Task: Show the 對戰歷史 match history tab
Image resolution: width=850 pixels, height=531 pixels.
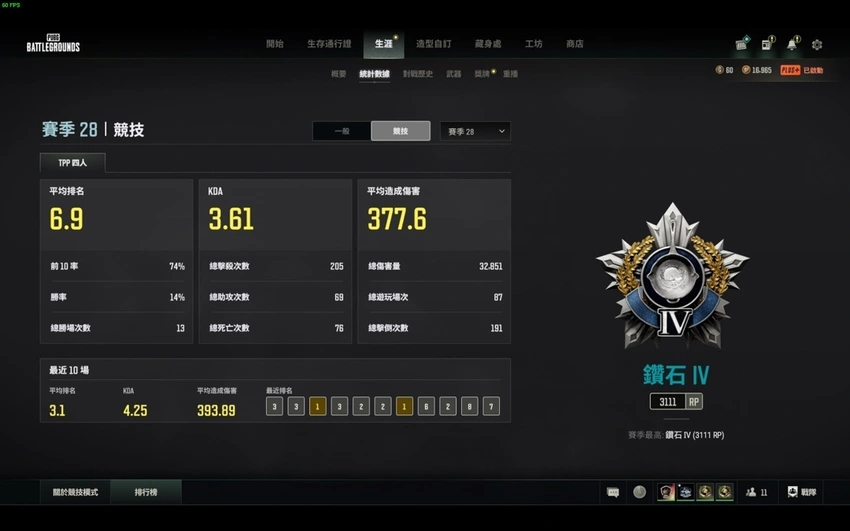Action: [418, 74]
